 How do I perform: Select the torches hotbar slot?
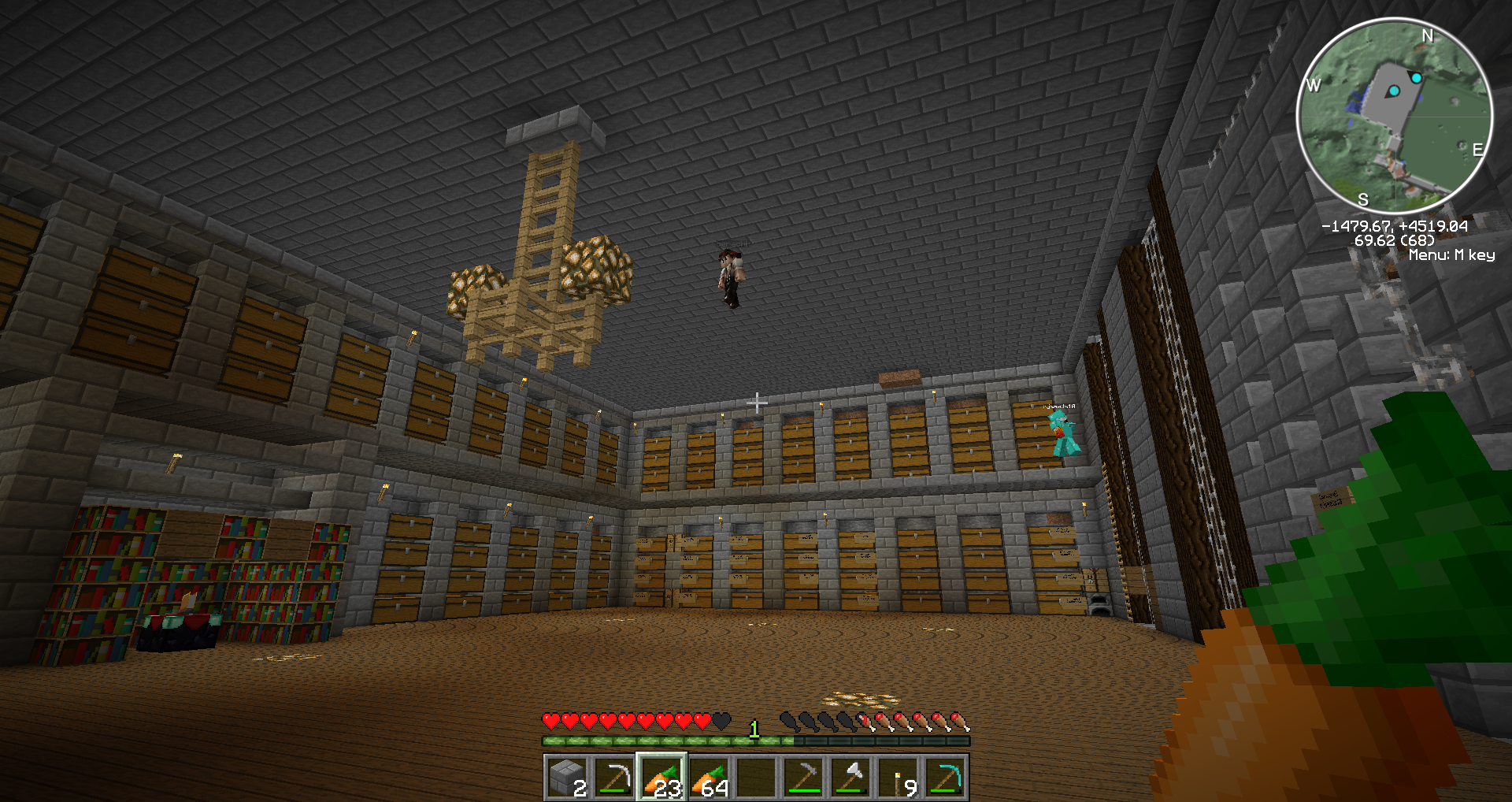pos(898,778)
